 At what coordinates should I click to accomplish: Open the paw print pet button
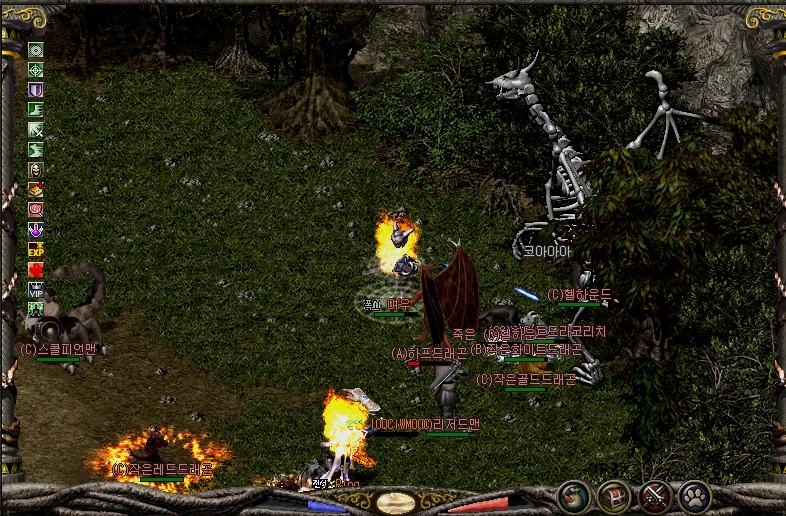pyautogui.click(x=694, y=495)
